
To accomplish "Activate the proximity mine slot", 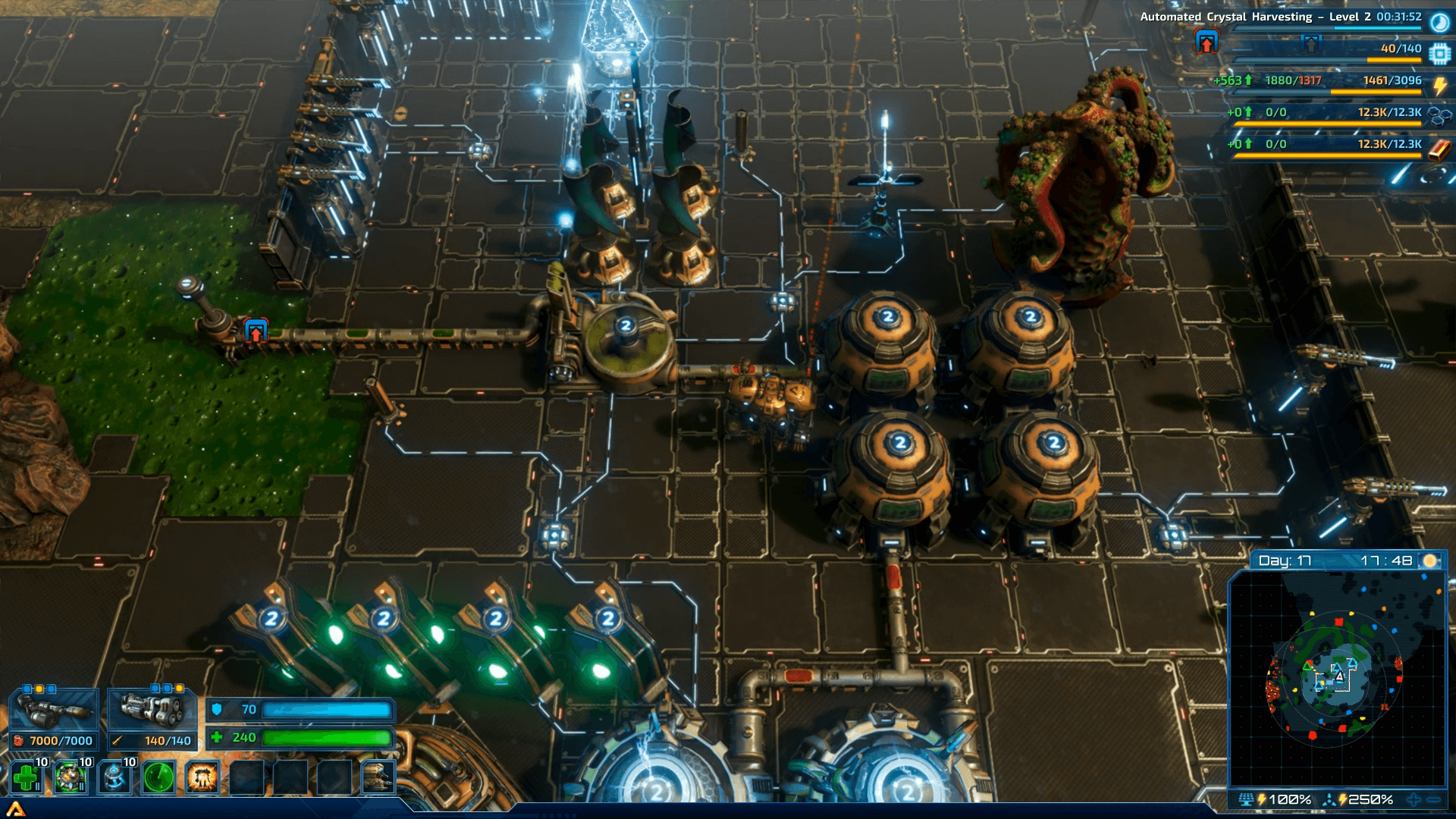I will [x=71, y=777].
